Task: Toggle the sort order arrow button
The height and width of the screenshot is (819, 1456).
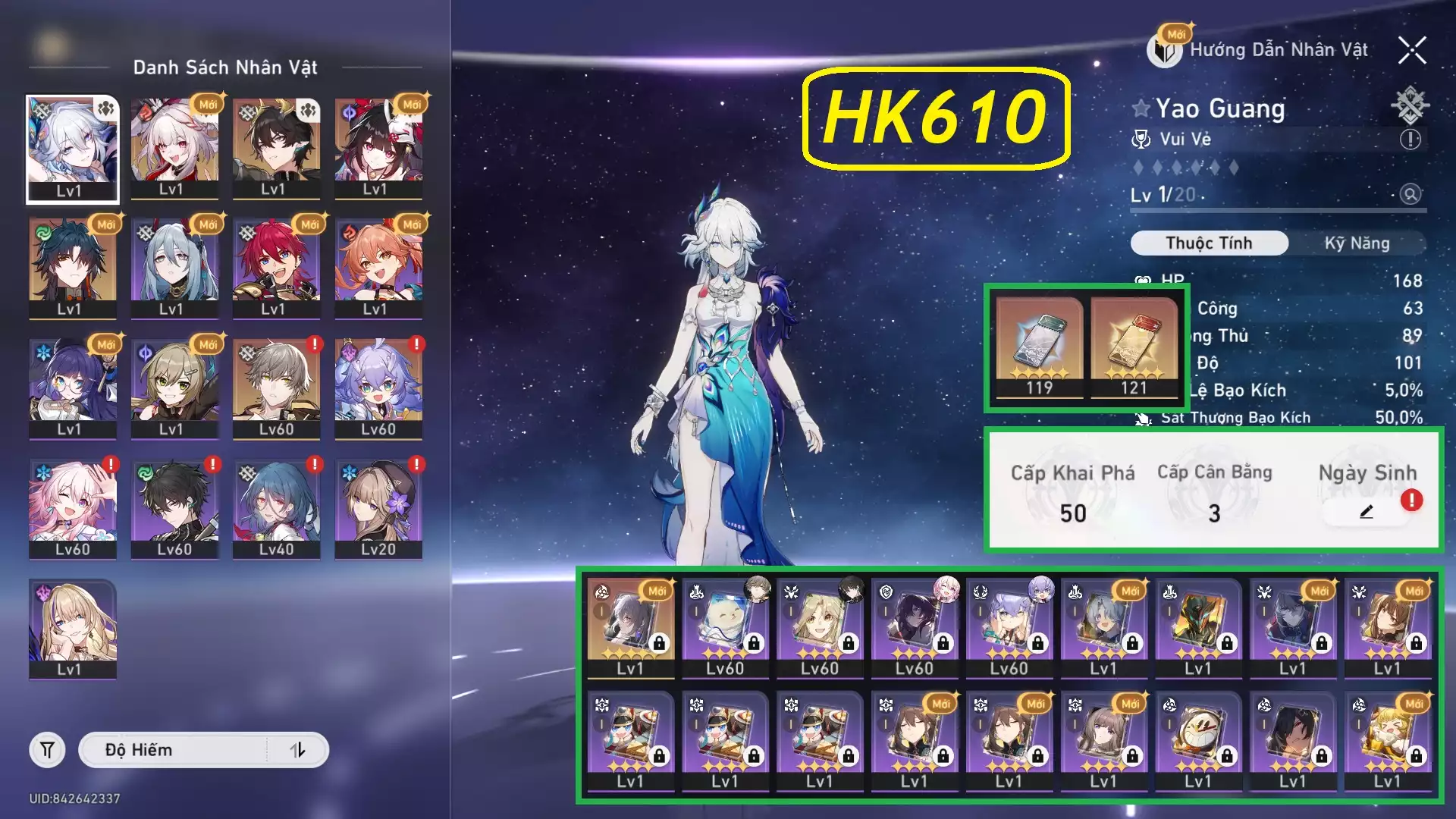Action: 297,750
